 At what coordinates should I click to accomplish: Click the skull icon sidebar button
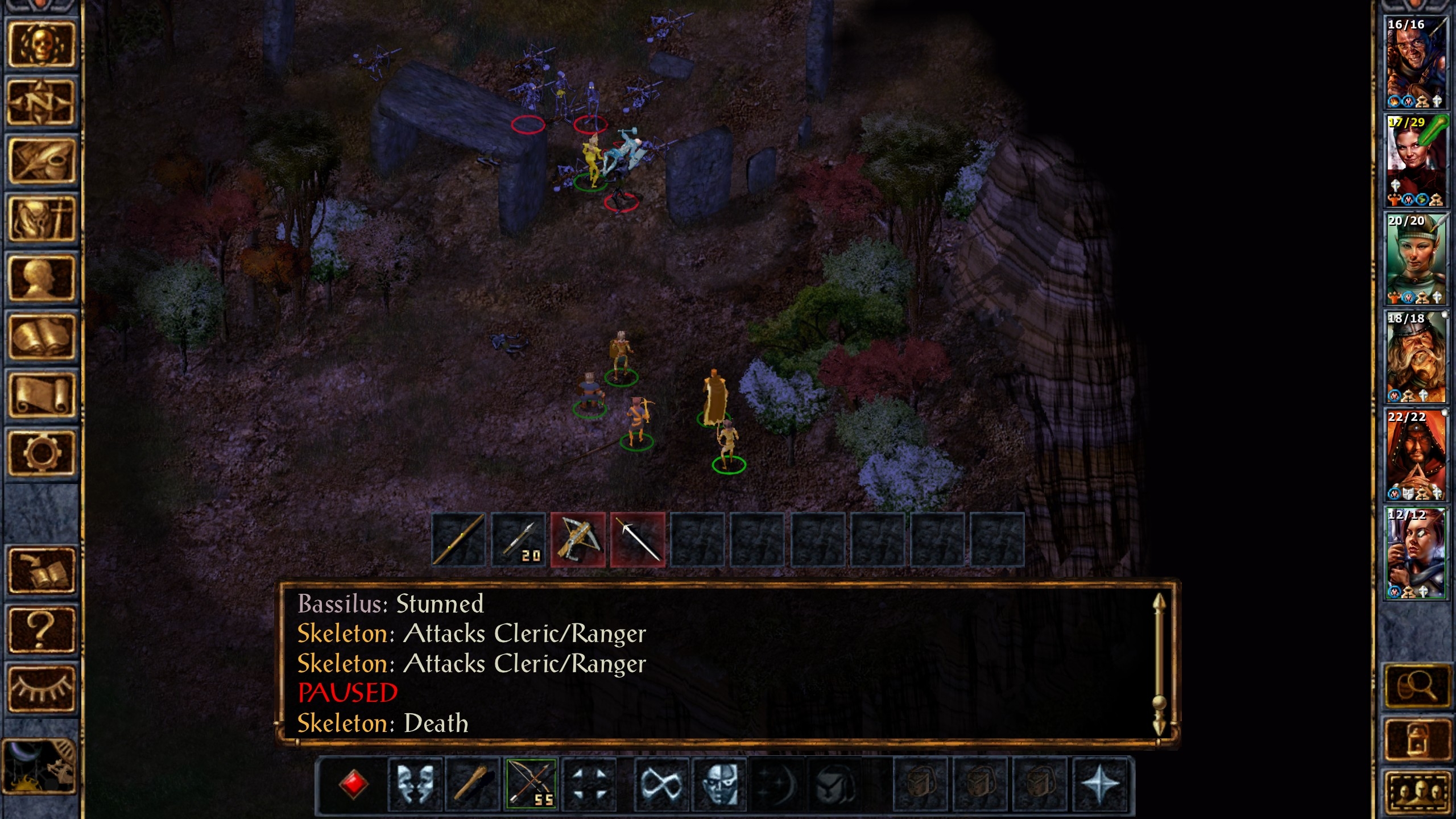[41, 45]
